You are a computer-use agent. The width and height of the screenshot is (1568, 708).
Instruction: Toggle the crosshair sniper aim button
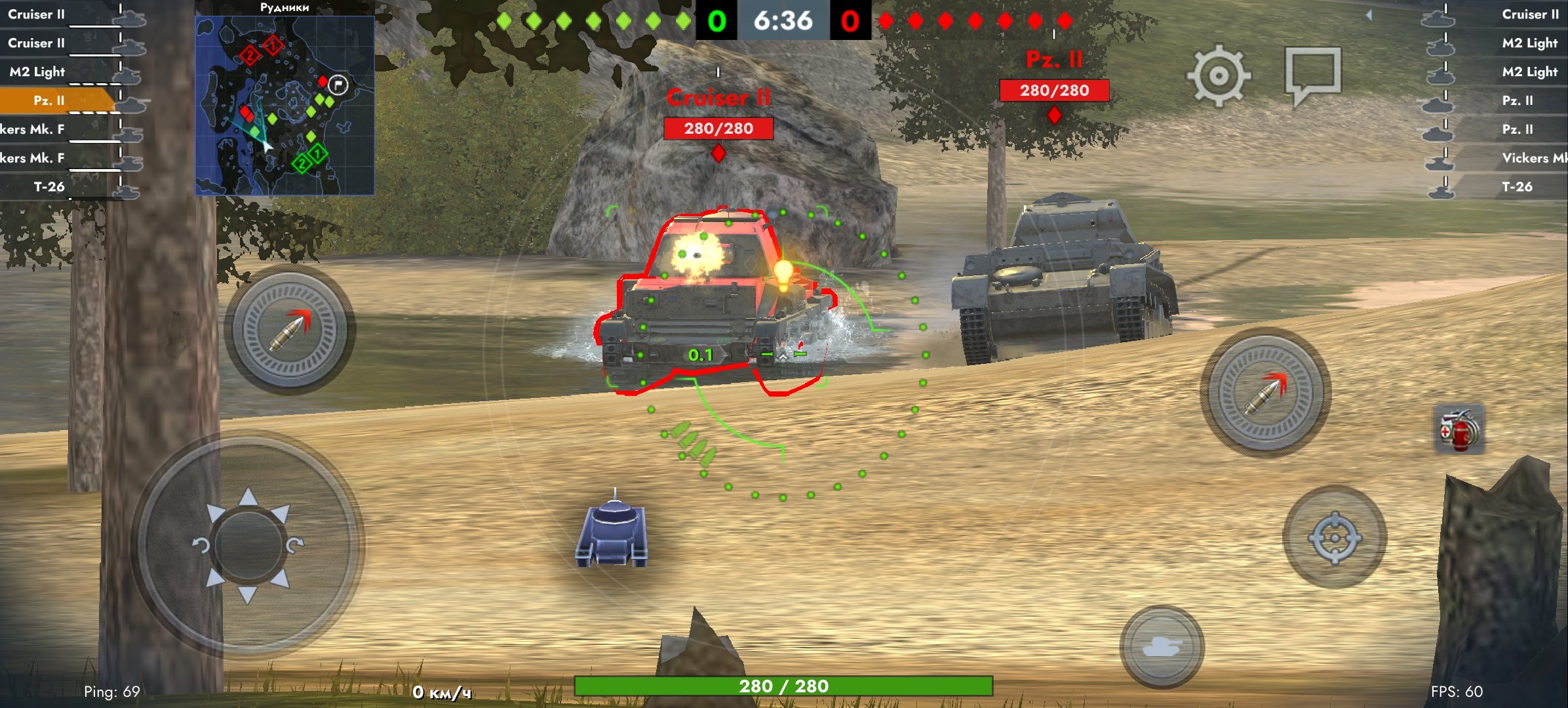(1334, 538)
